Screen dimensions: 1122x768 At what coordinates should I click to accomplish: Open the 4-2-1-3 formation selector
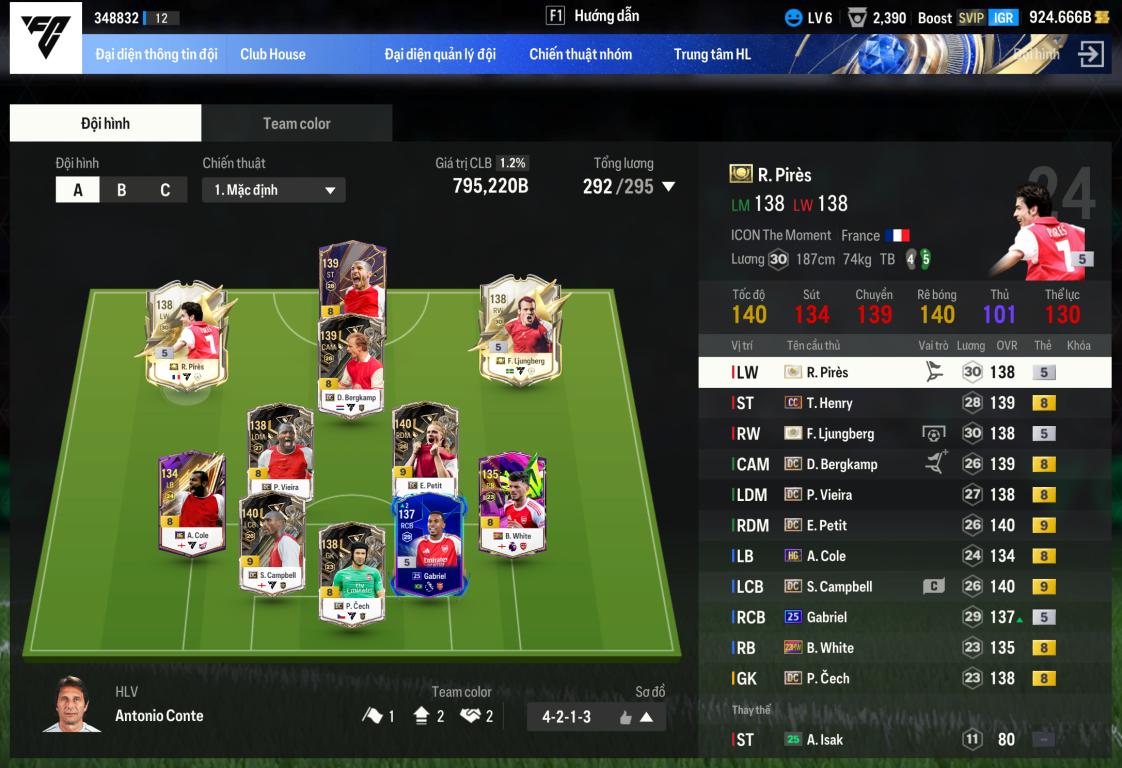click(596, 716)
